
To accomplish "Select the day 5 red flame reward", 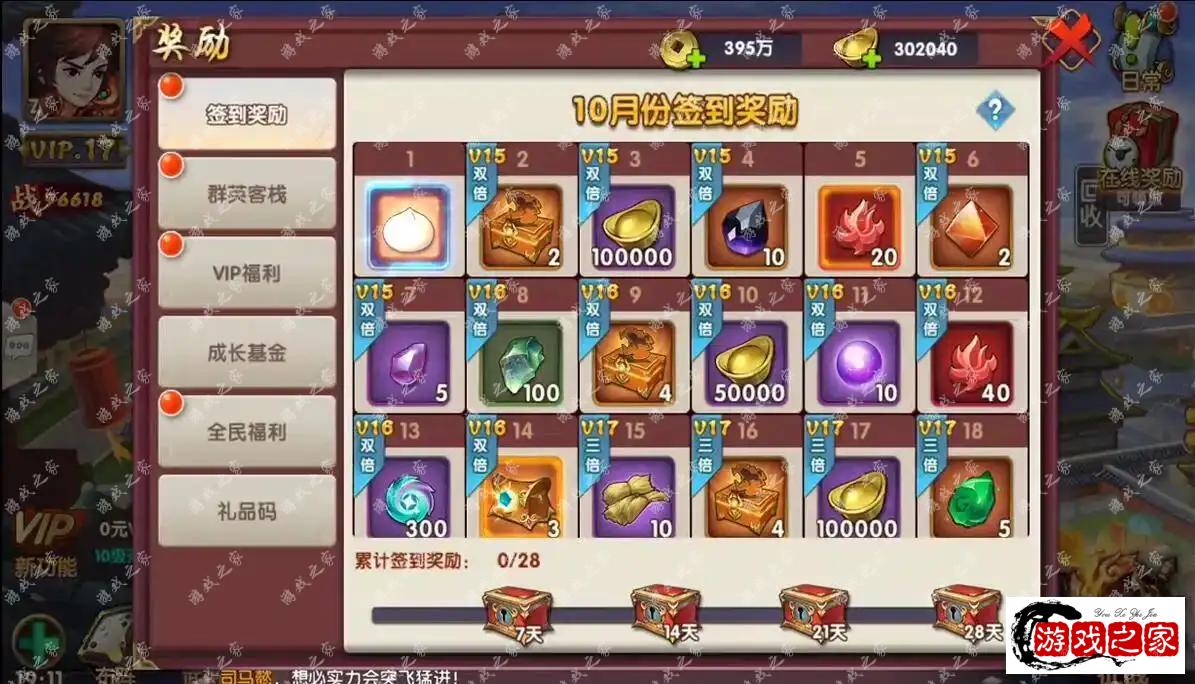I will [x=859, y=227].
